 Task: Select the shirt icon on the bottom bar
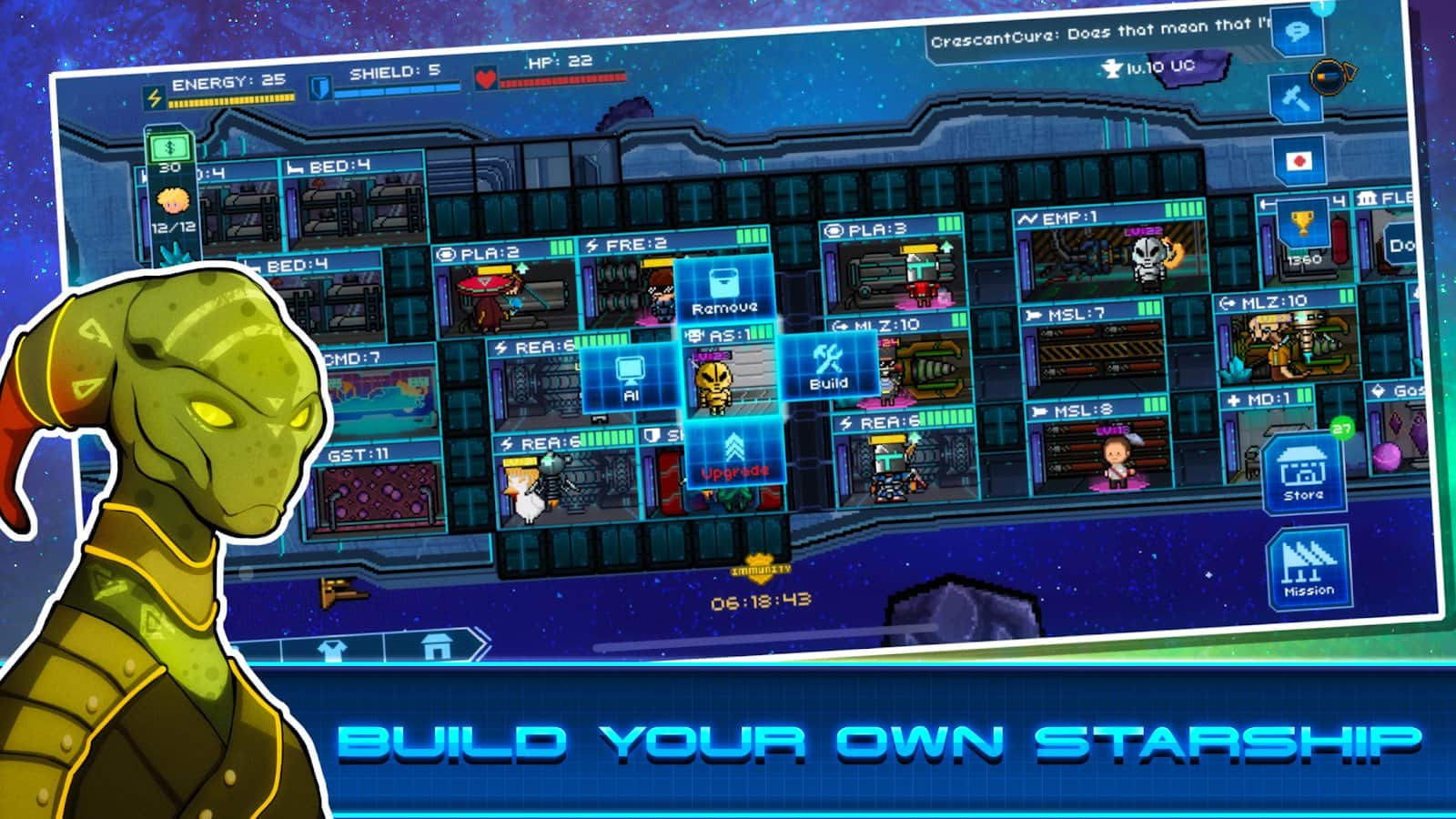point(330,648)
